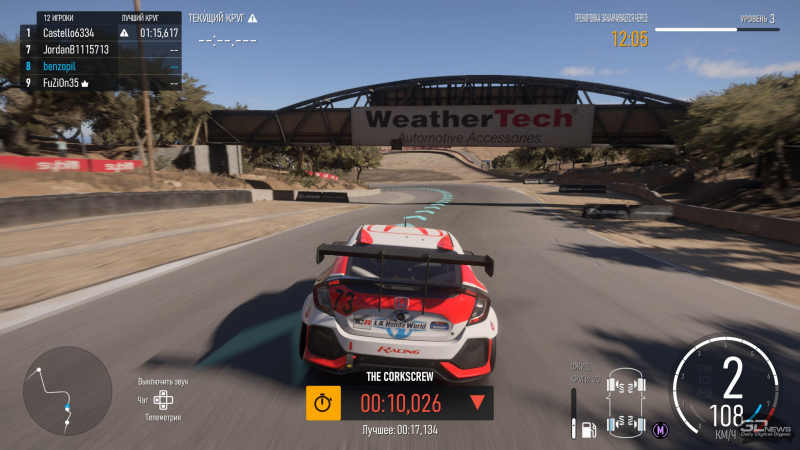Click the red sector delta arrow

[477, 403]
